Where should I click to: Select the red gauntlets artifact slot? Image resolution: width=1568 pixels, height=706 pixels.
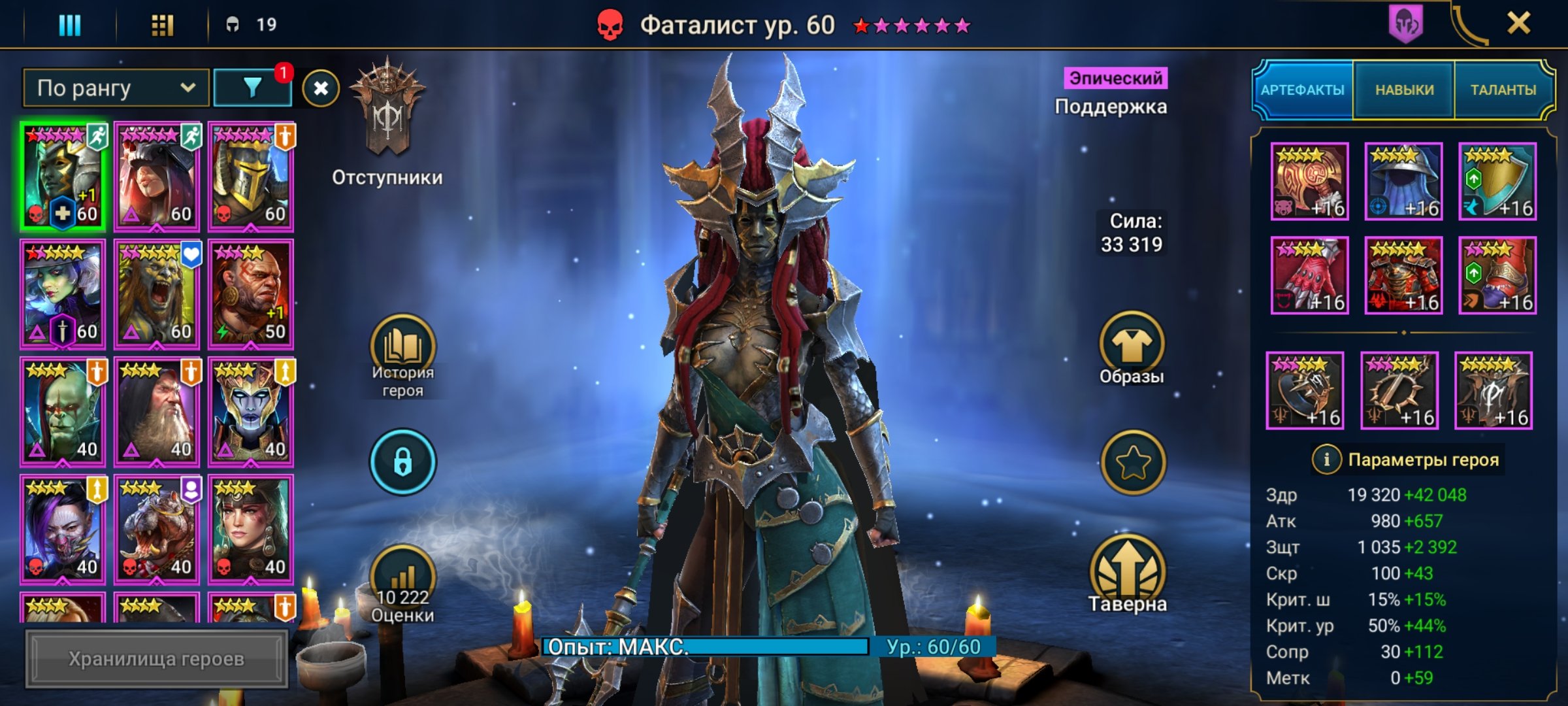click(1309, 275)
